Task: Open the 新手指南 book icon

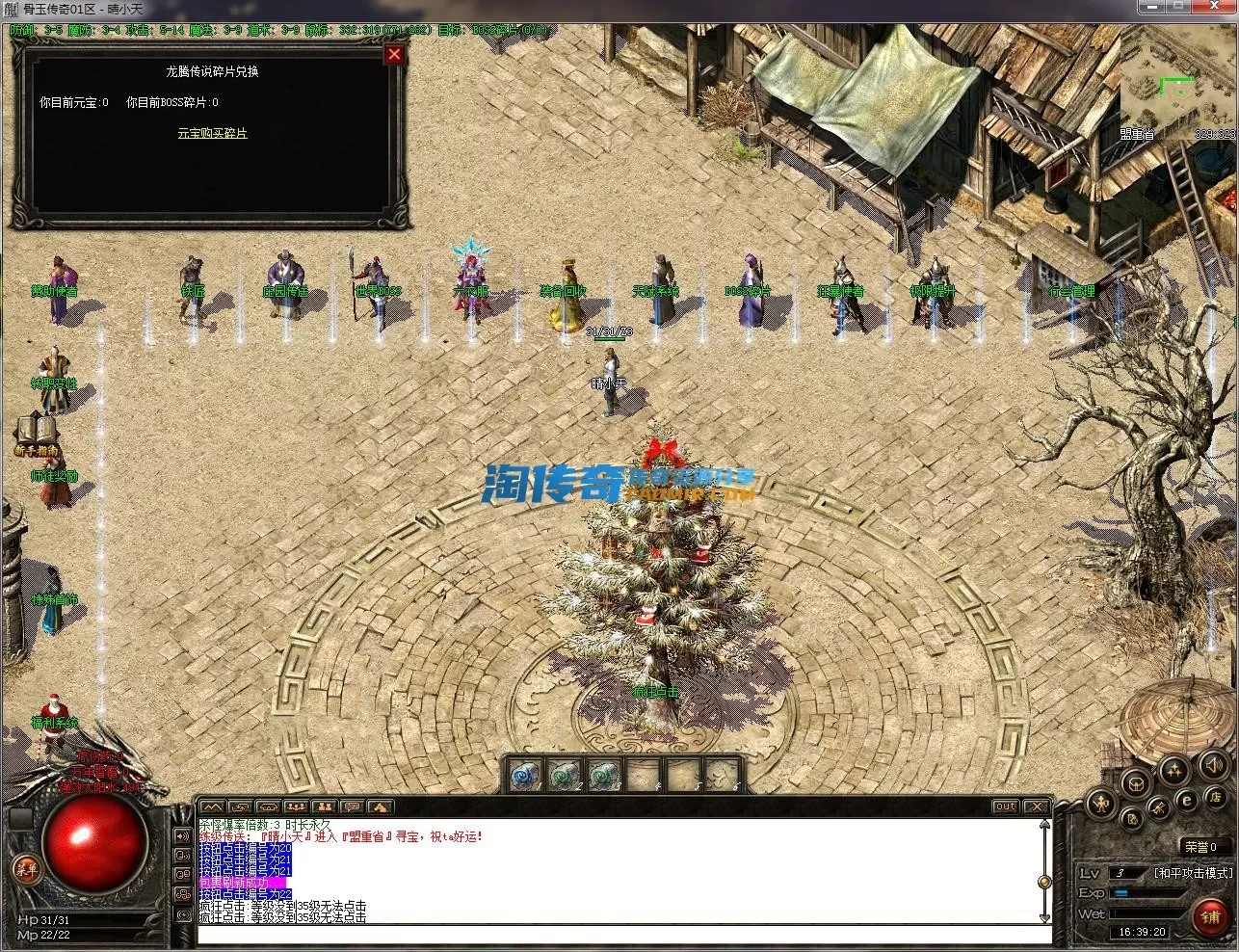Action: 37,431
